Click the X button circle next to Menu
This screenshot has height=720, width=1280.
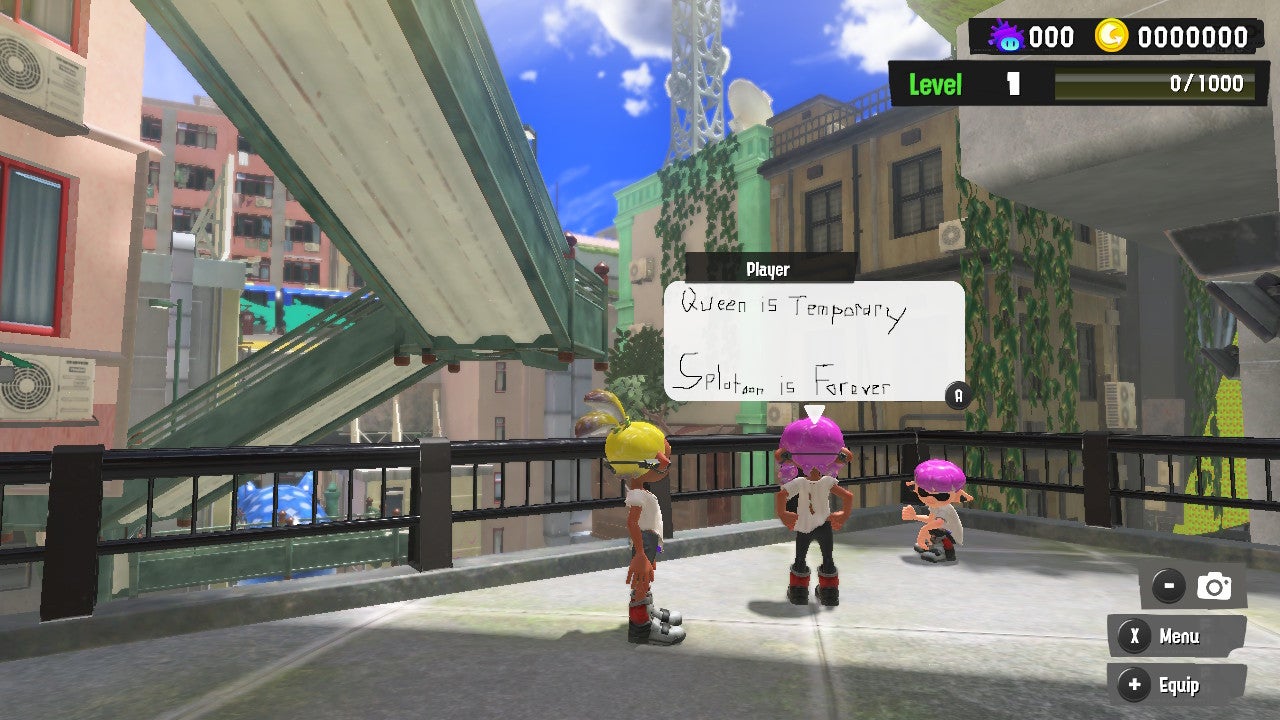tap(1134, 636)
